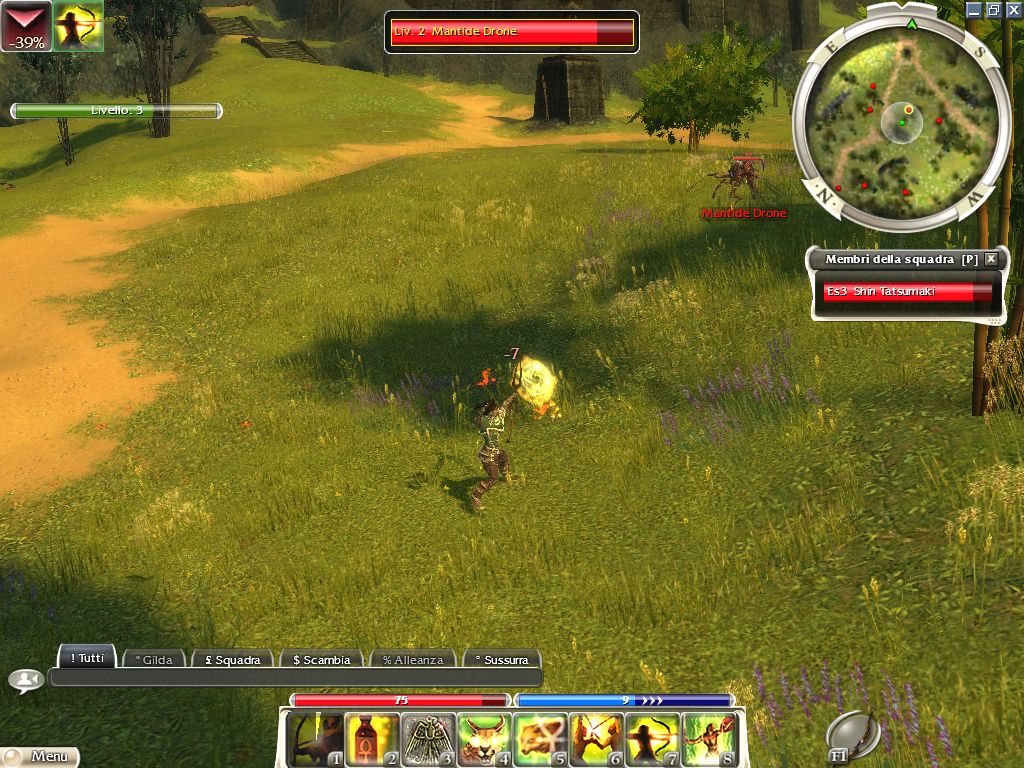
Task: Open the Menu button
Action: point(40,757)
